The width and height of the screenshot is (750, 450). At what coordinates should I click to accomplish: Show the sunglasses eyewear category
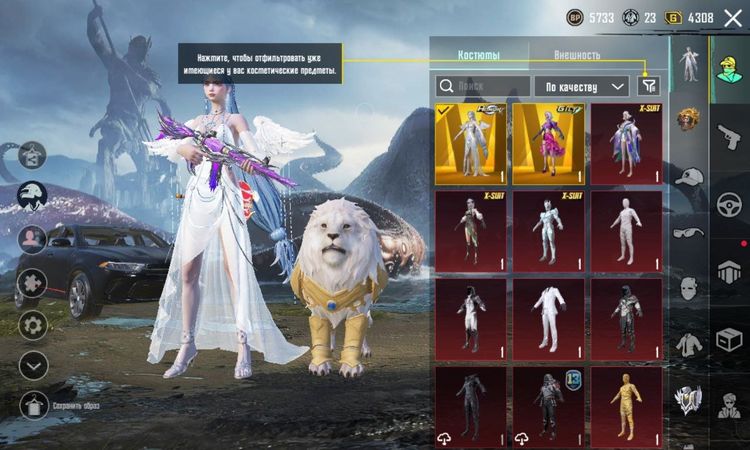pos(689,232)
